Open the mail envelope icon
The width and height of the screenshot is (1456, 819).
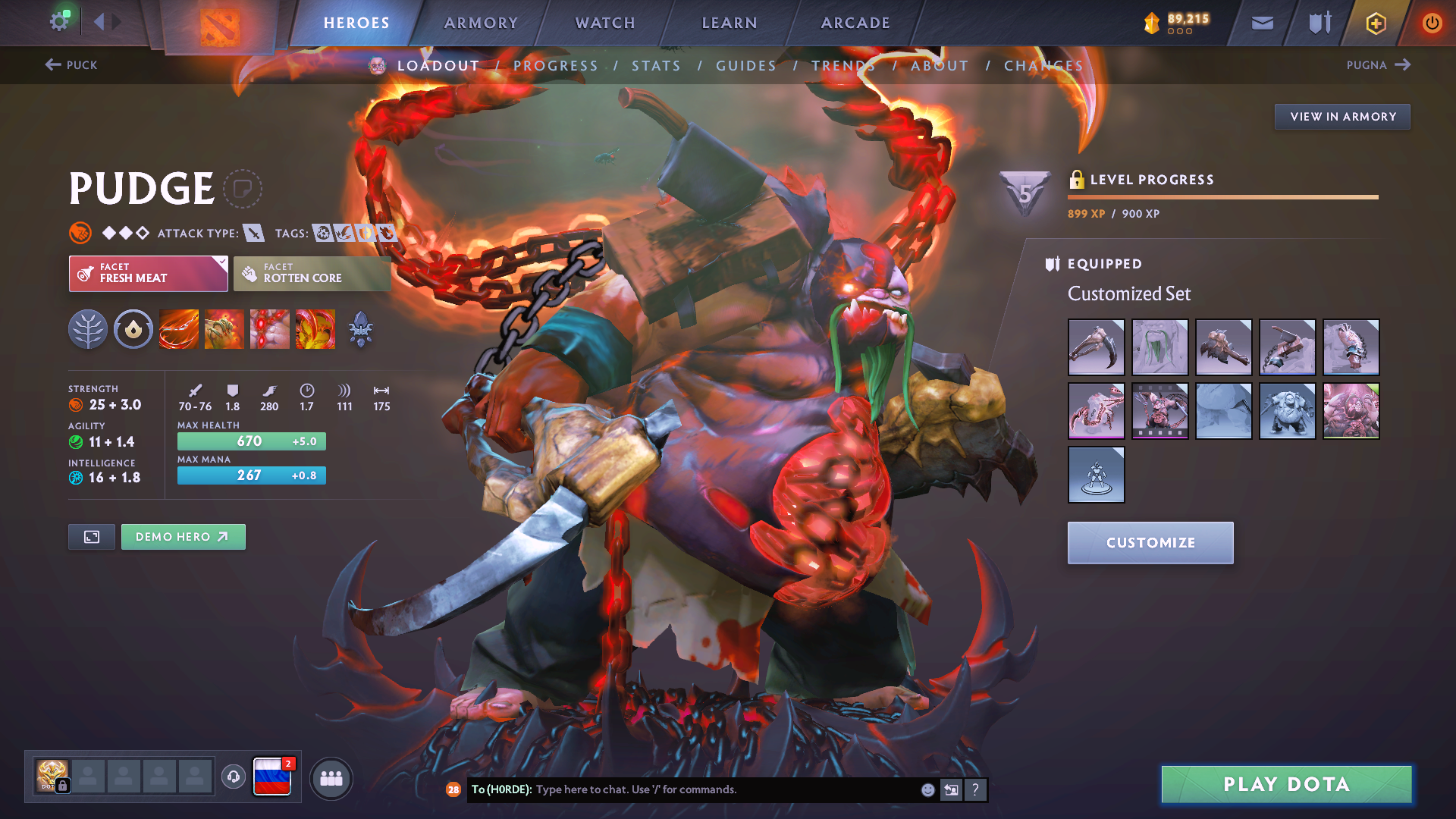pyautogui.click(x=1262, y=23)
